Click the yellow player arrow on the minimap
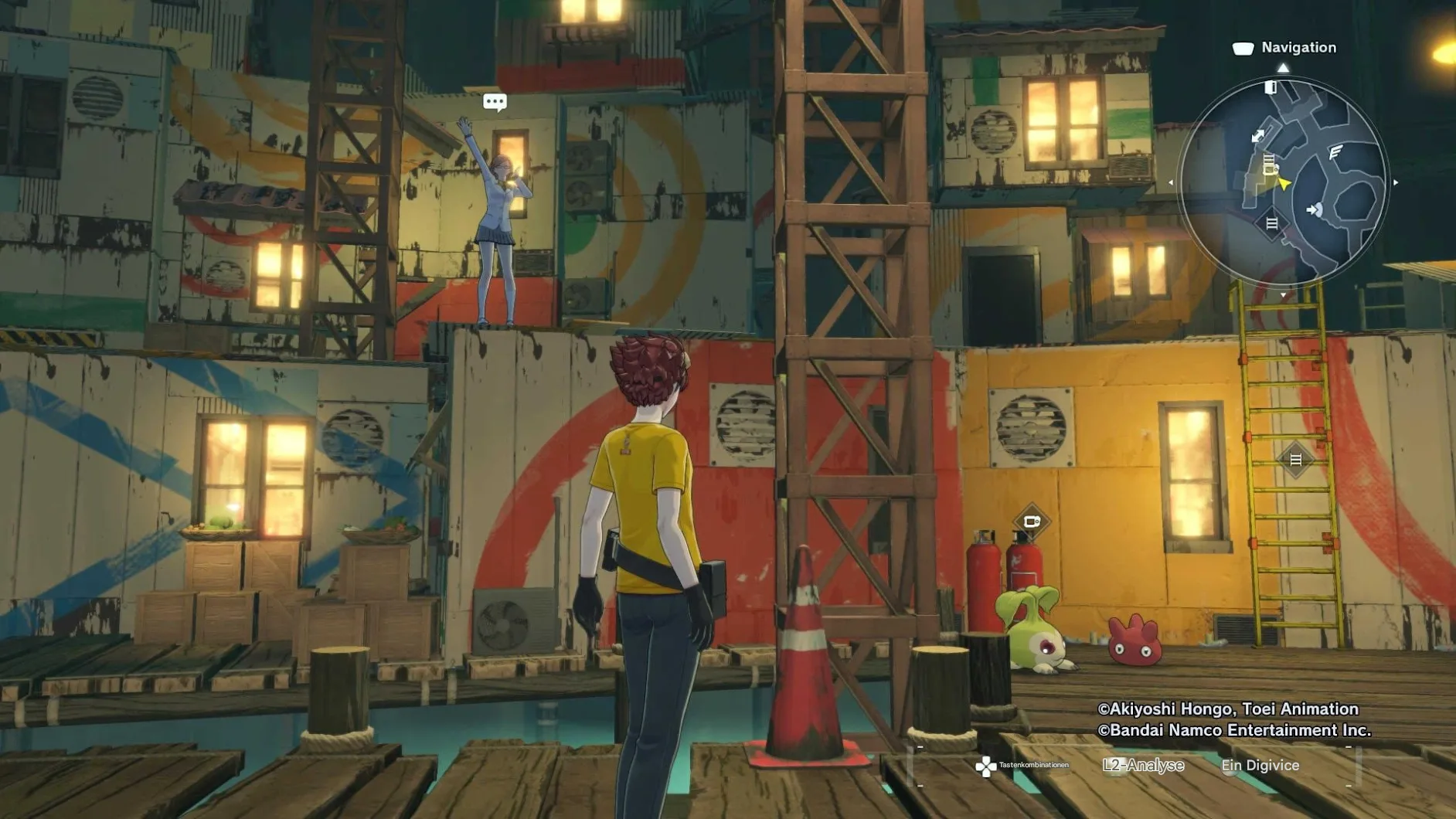1456x819 pixels. pos(1284,184)
